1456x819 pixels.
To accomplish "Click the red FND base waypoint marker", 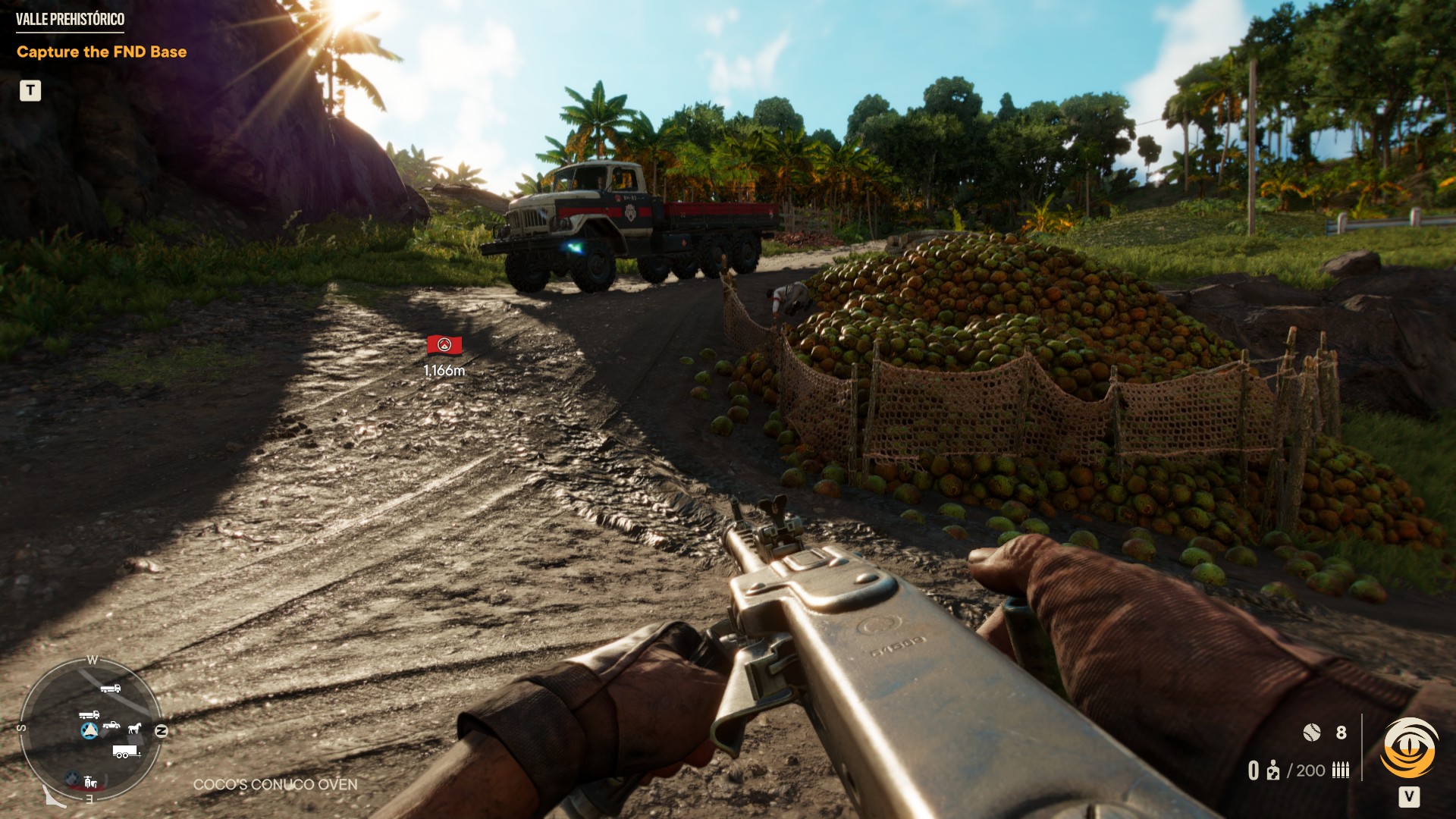I will 444,346.
